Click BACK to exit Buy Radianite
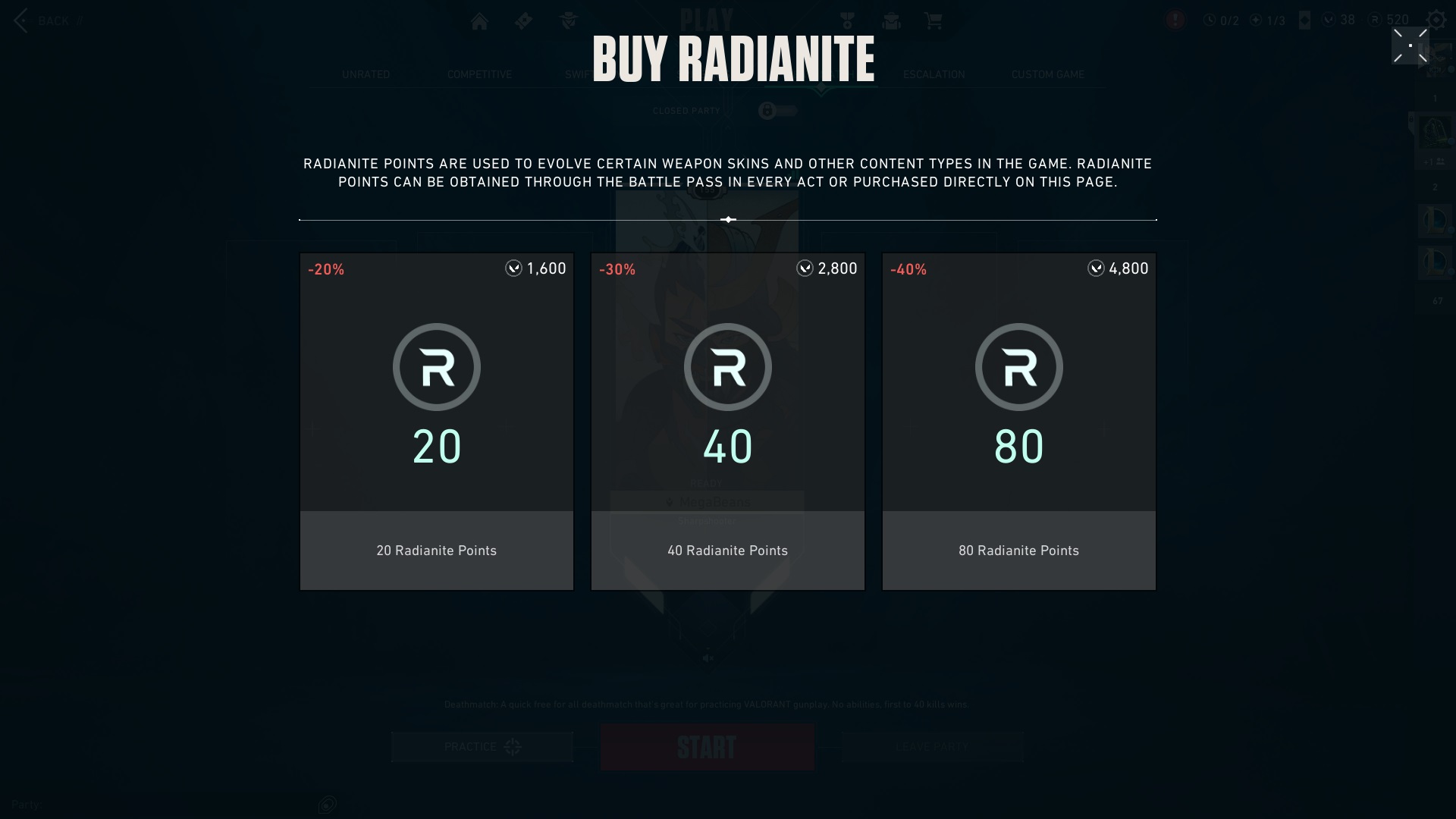1456x819 pixels. (45, 20)
